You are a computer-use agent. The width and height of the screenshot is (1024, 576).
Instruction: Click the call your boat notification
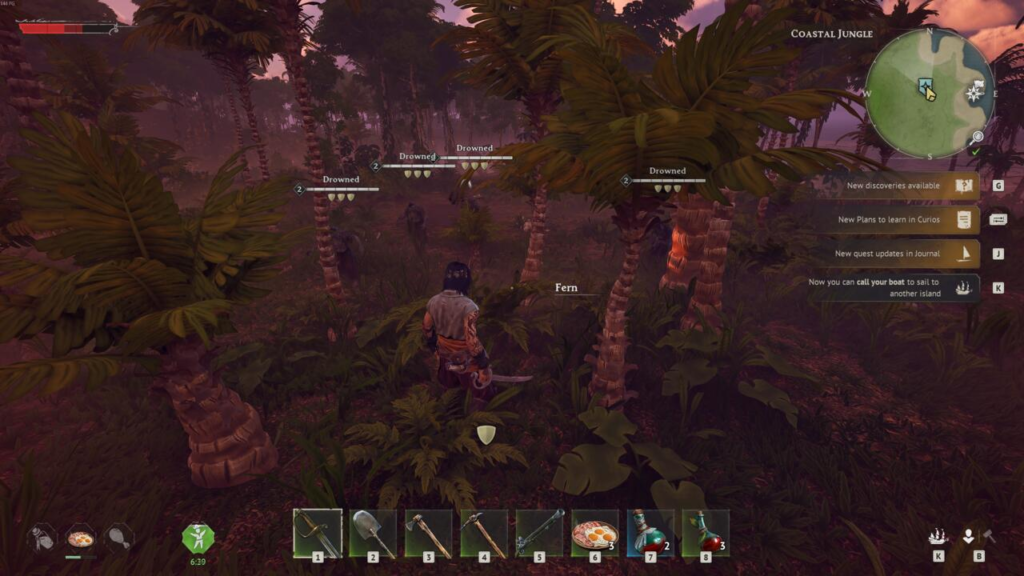tap(893, 288)
